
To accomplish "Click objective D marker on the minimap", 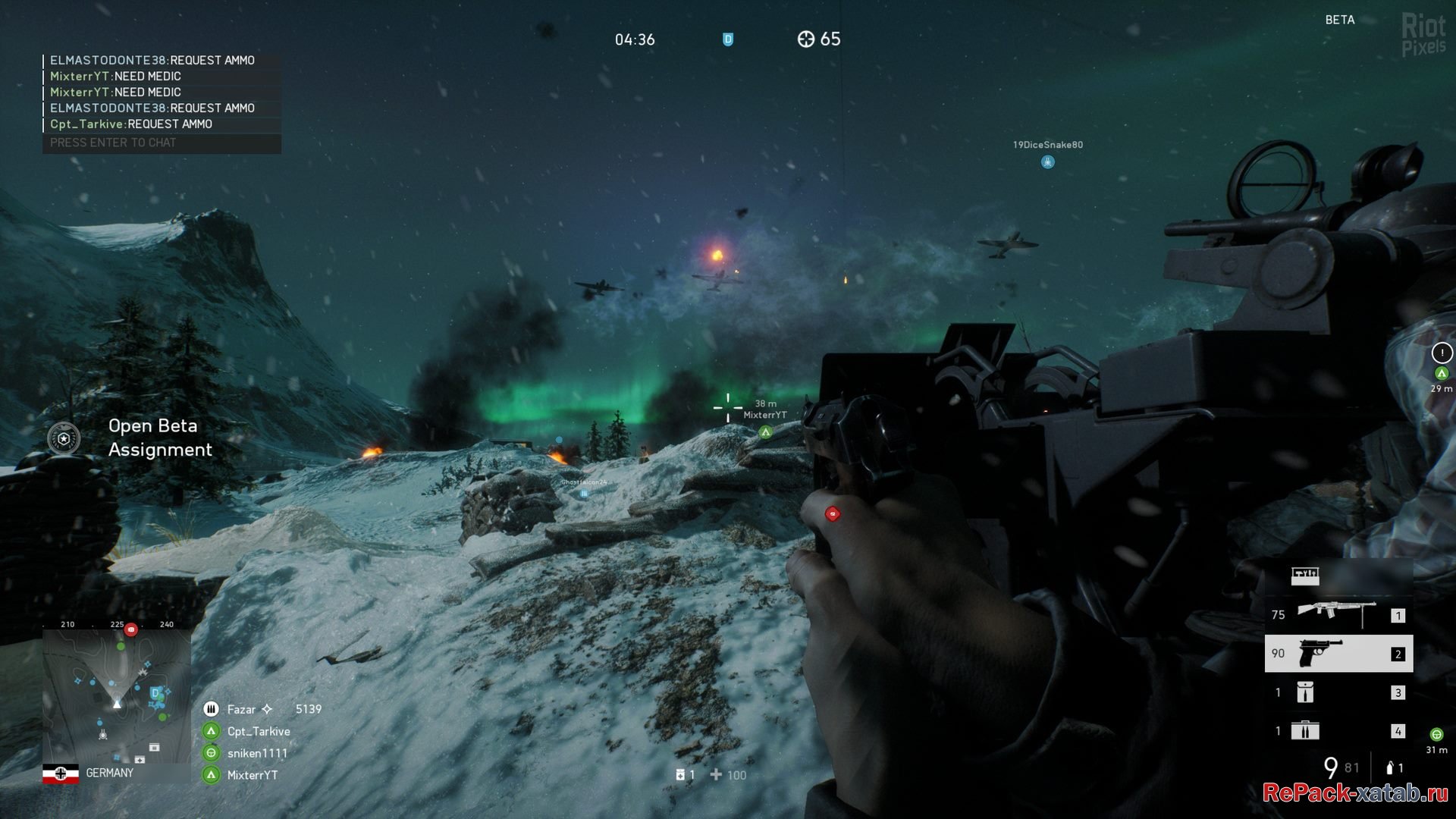I will coord(155,692).
